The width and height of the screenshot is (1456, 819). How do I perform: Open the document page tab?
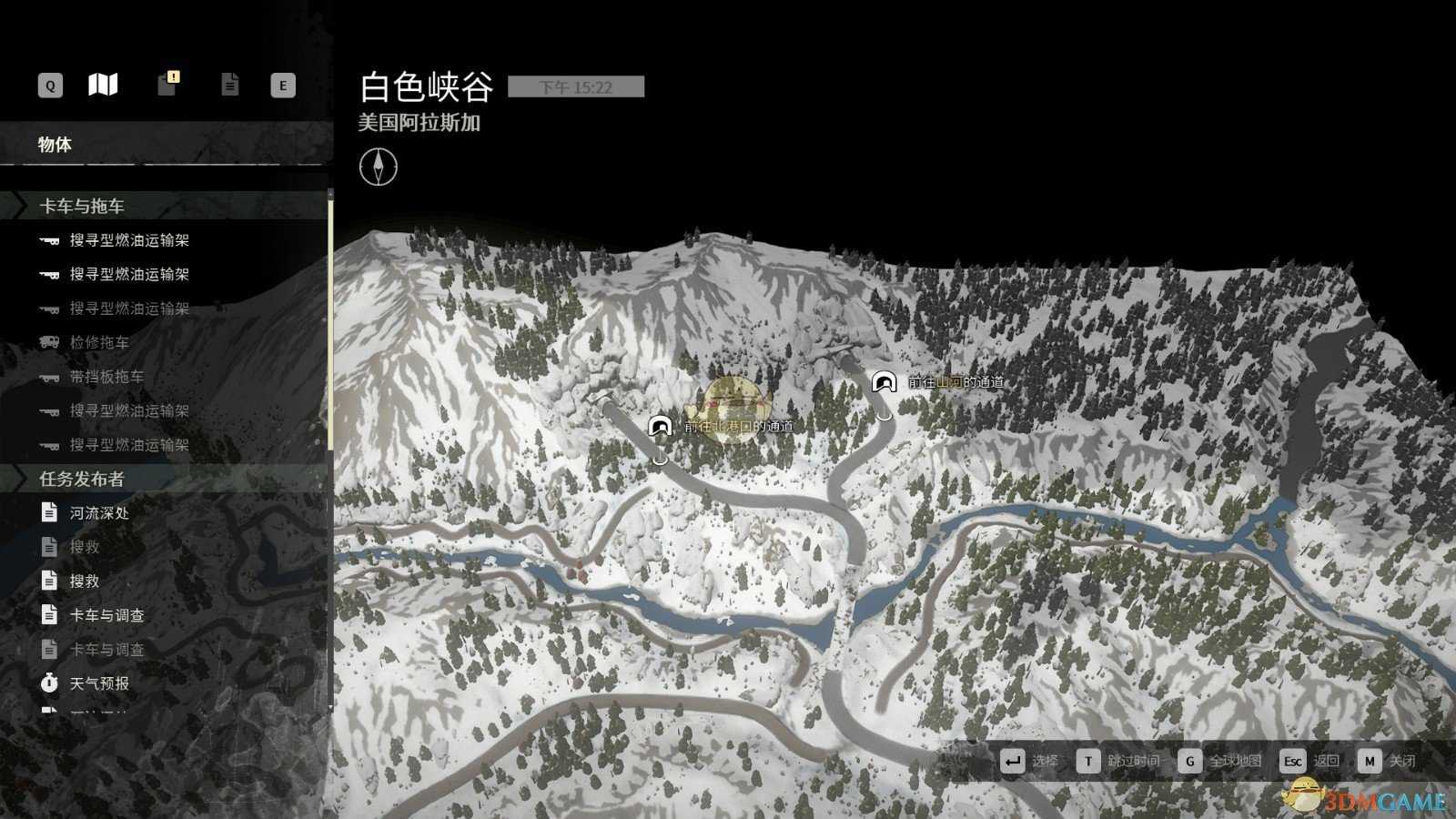tap(229, 85)
